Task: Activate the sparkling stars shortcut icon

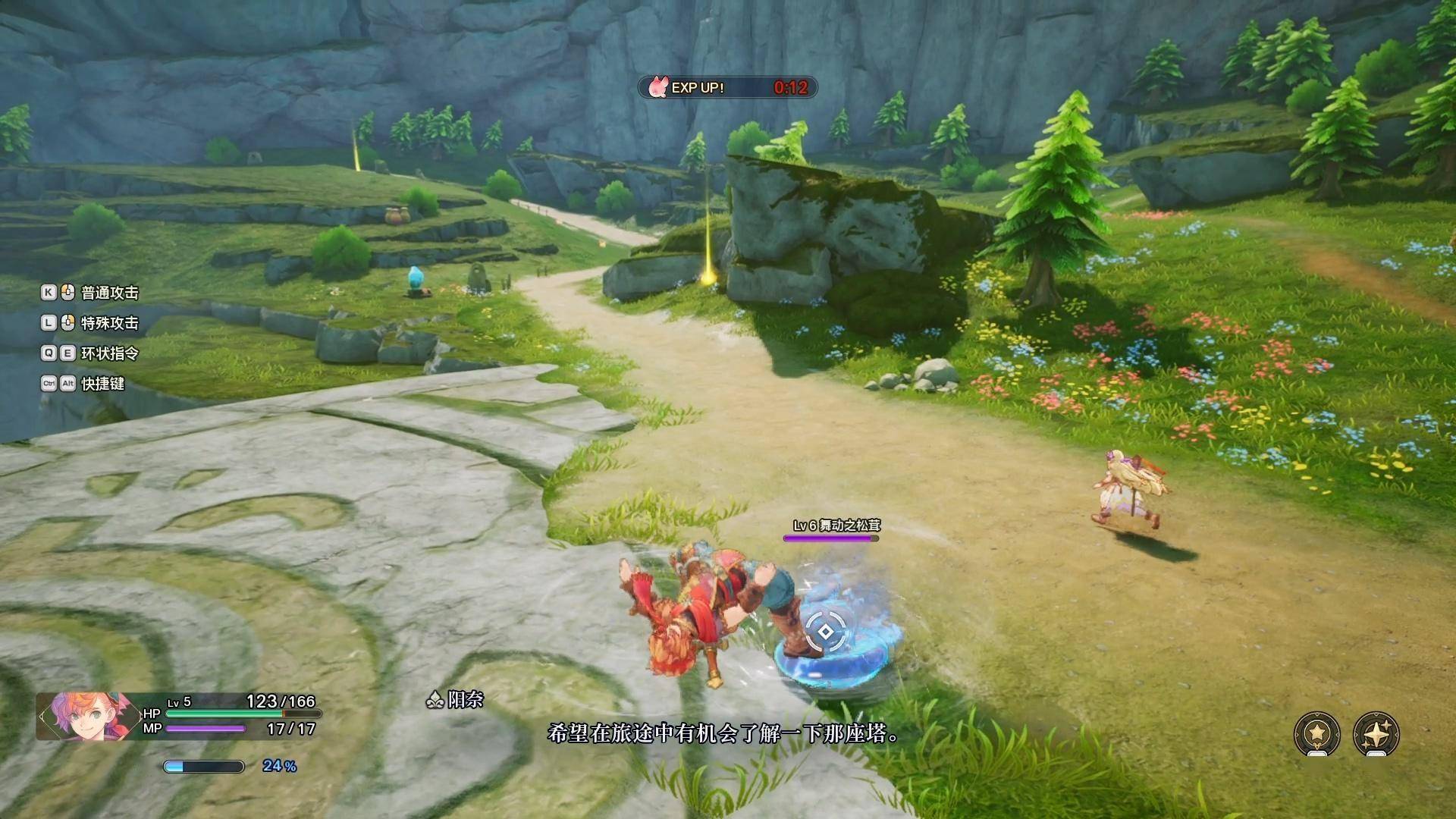Action: 1376,733
